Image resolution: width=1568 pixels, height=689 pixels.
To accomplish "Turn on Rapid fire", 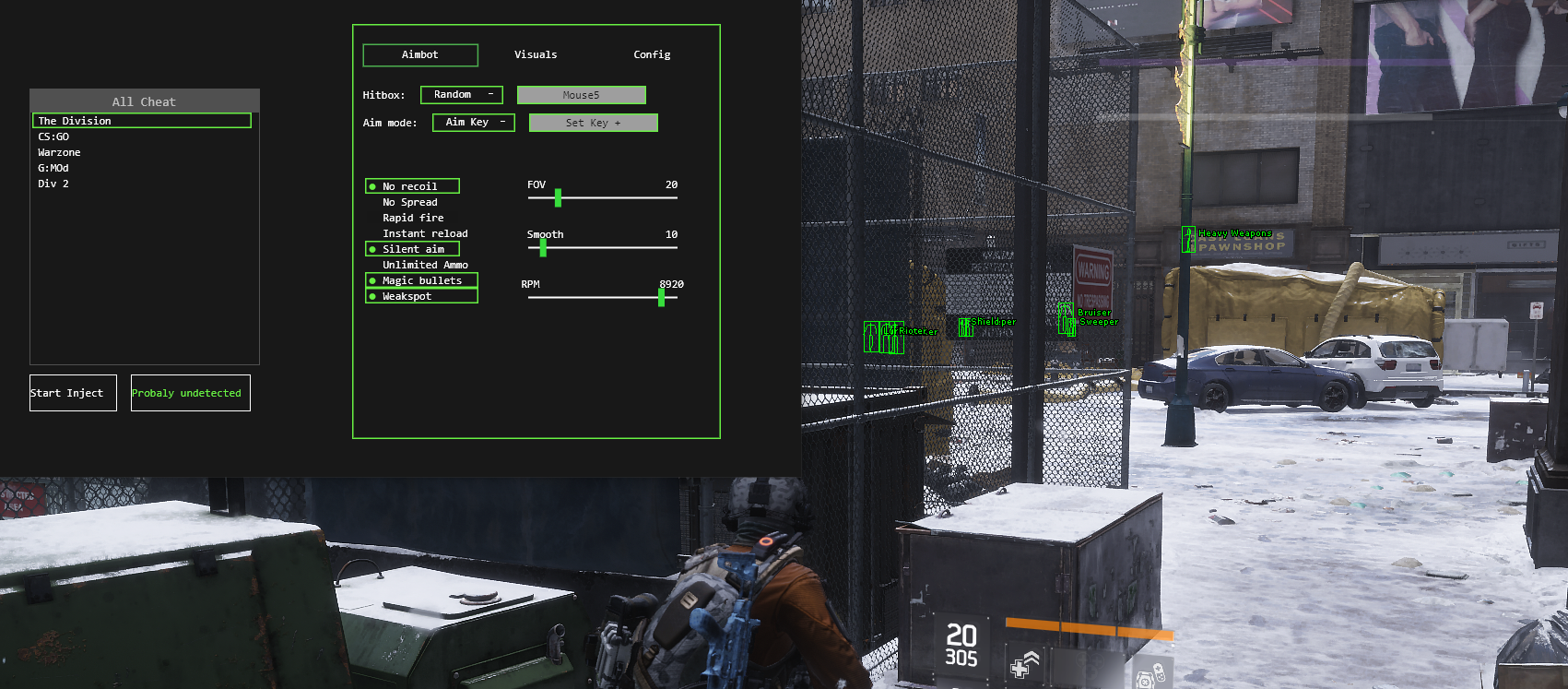I will 412,218.
